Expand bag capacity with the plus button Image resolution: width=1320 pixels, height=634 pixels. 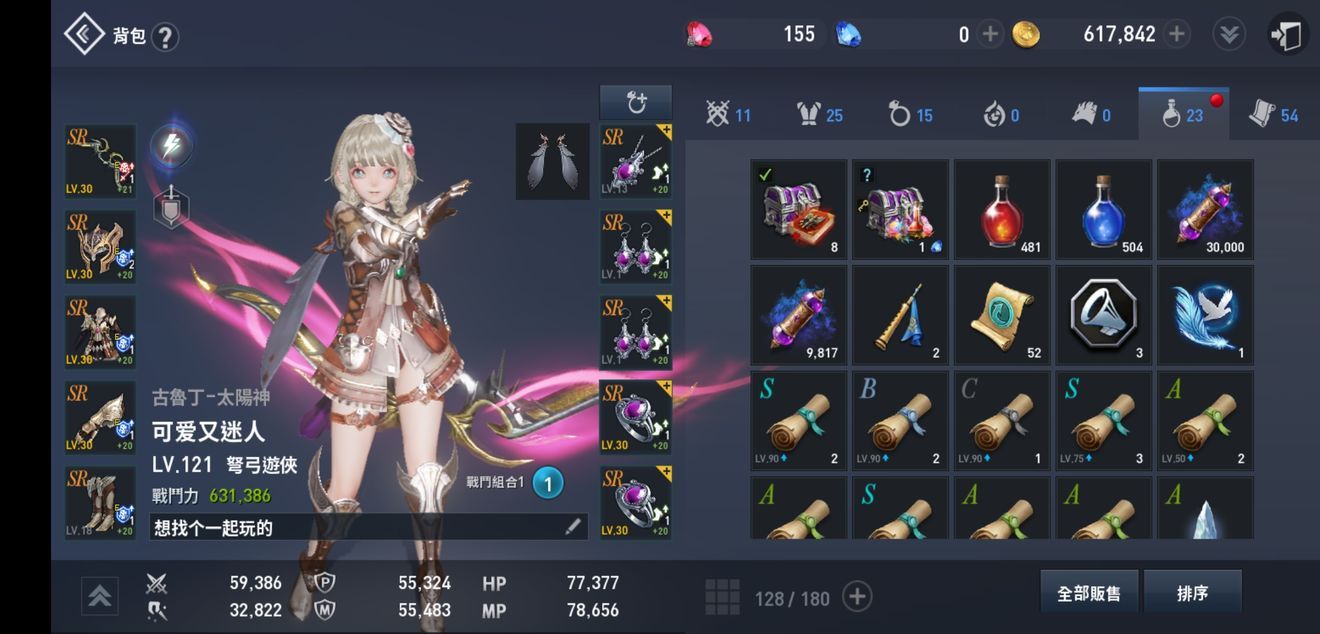pos(857,597)
